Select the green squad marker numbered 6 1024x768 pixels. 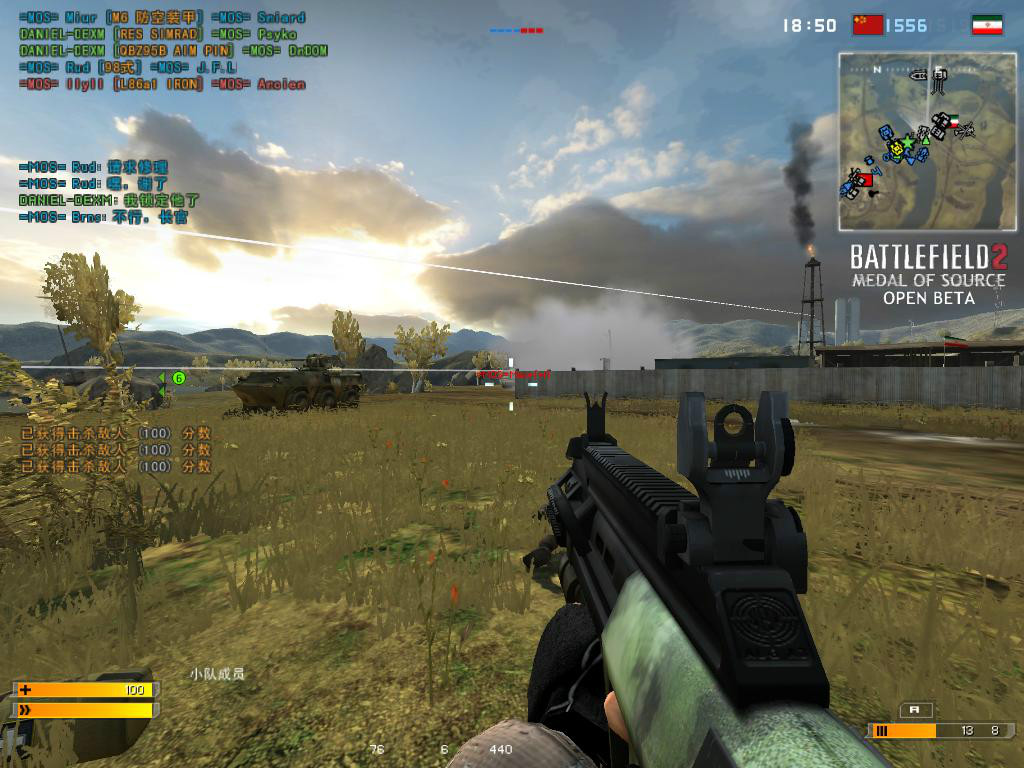179,378
